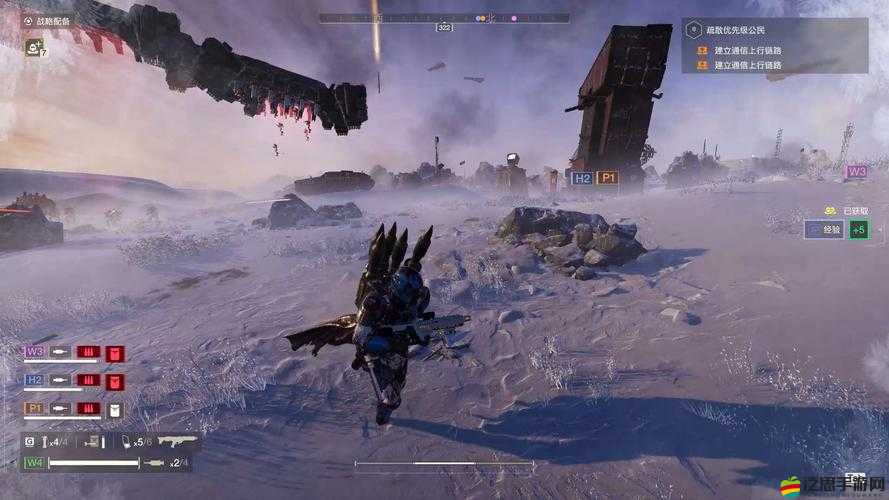The image size is (889, 500).
Task: Select the reinforce stratagem icon
Action: click(33, 47)
